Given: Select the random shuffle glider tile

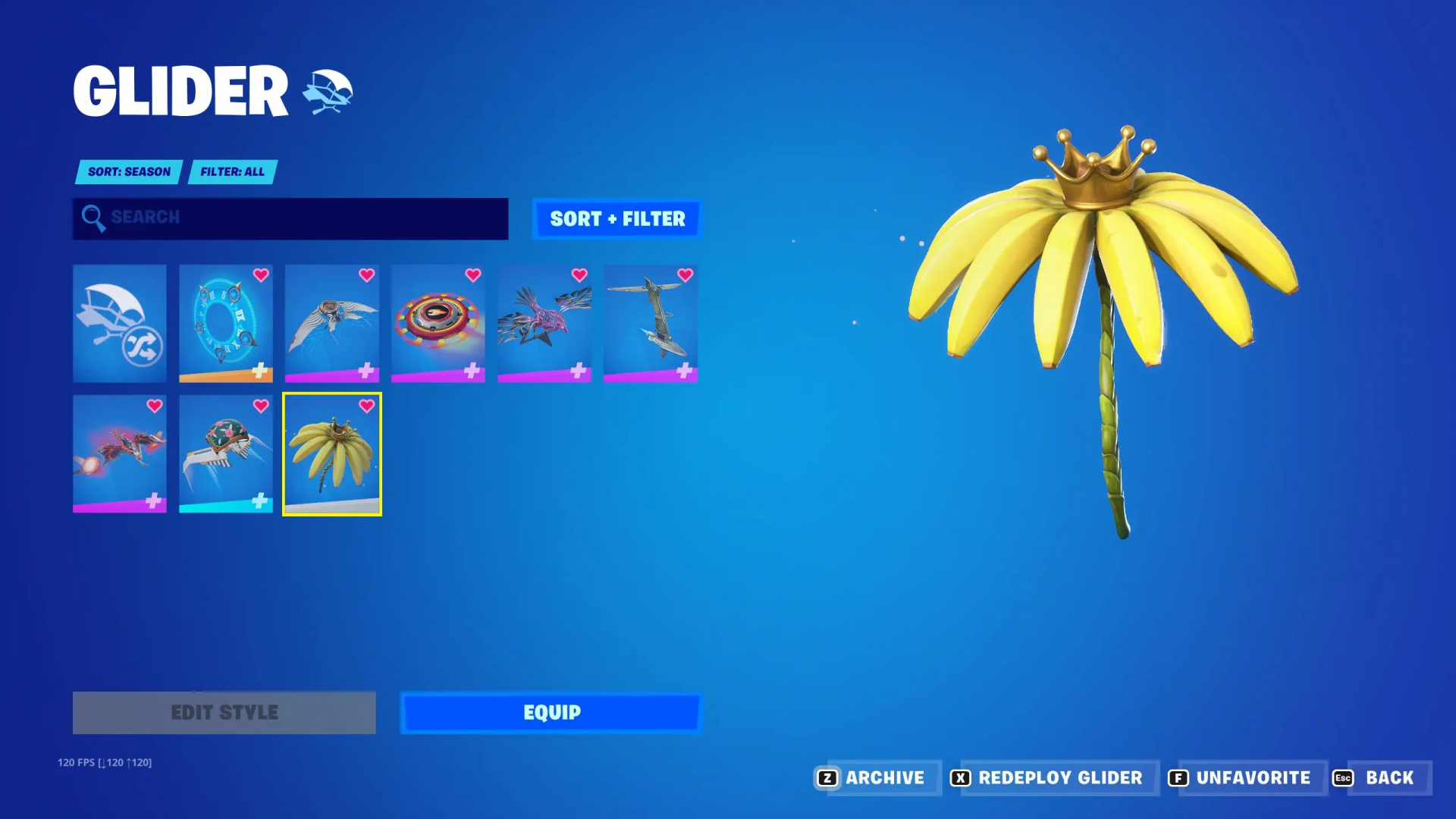Looking at the screenshot, I should tap(120, 323).
